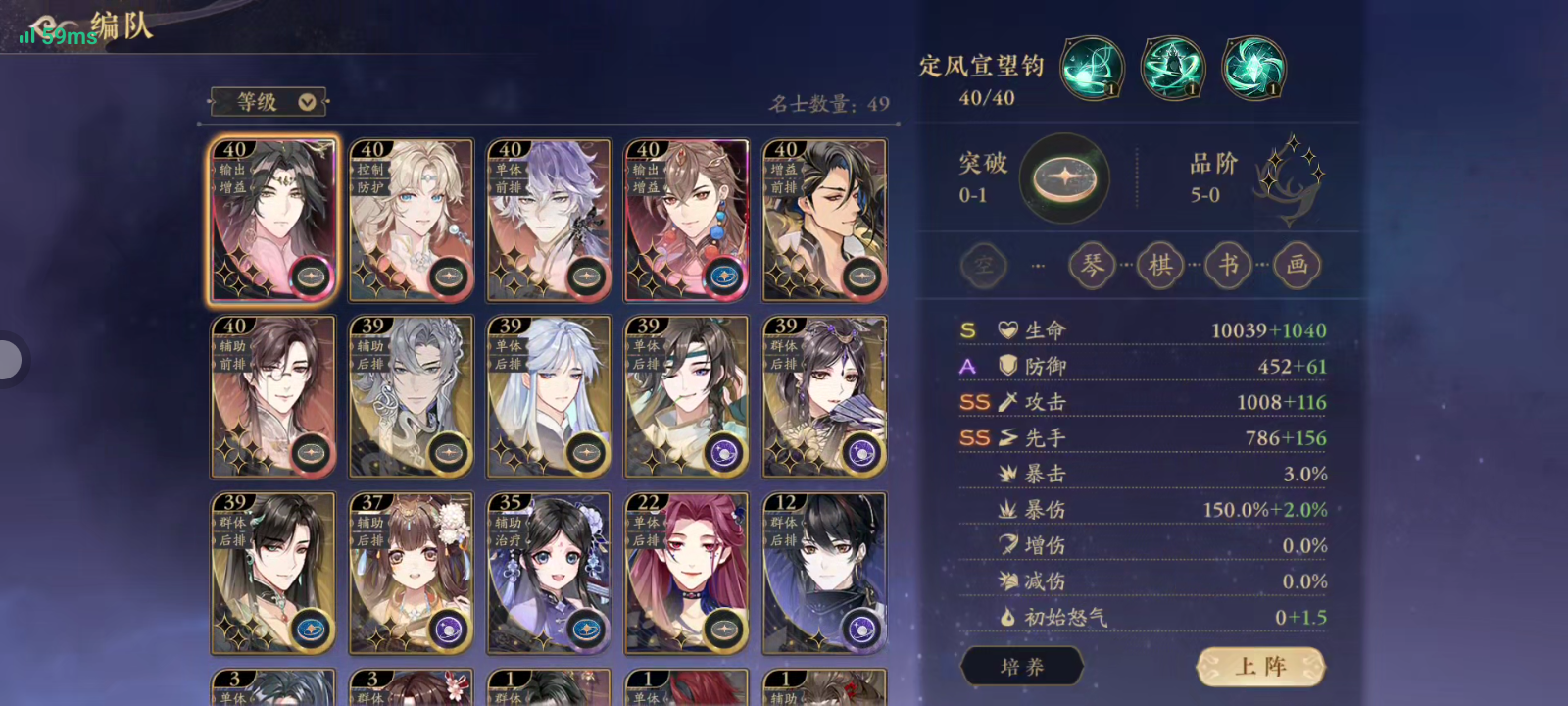
Task: Open the 书 accessory icon
Action: (1228, 265)
